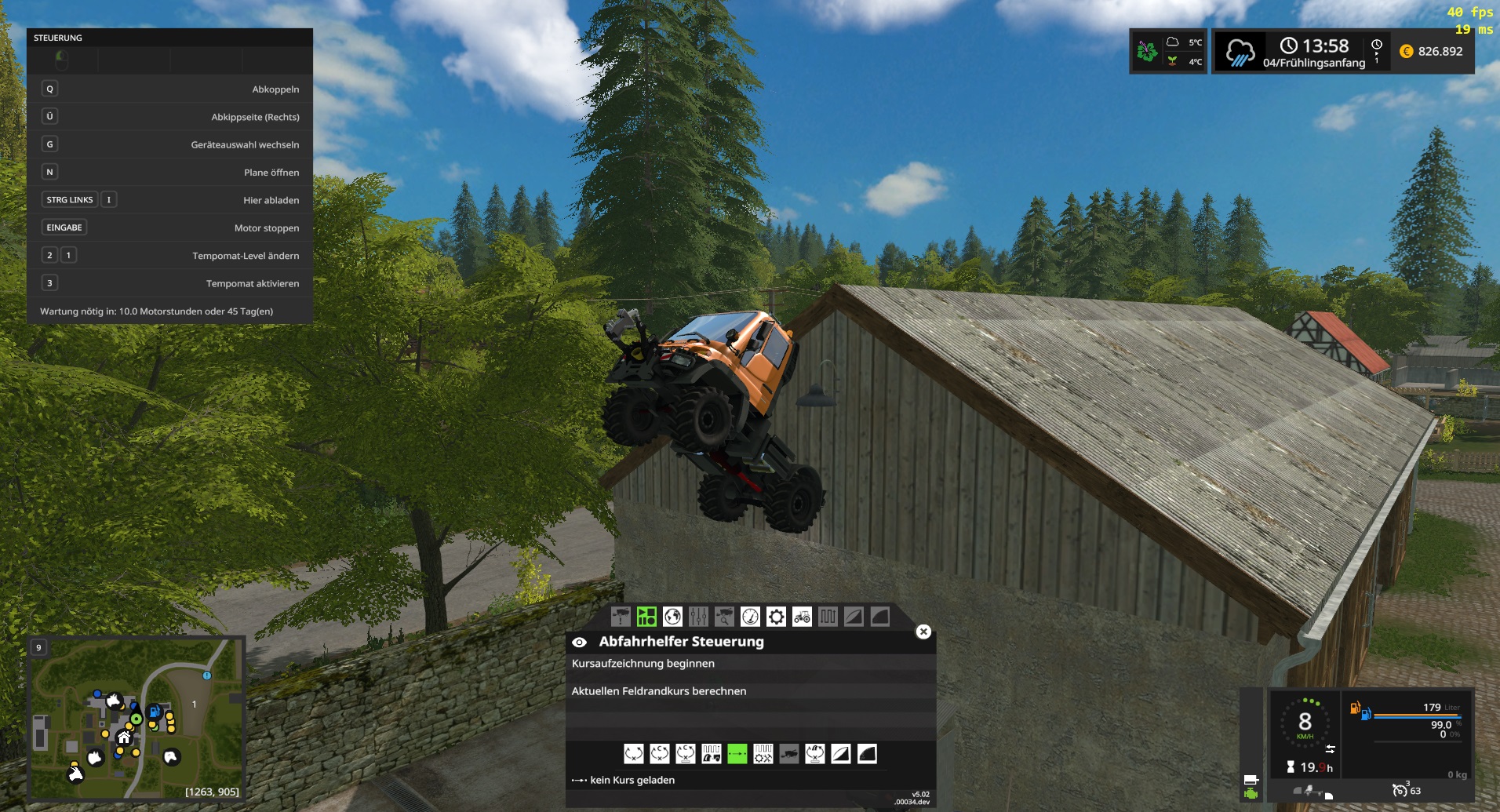Toggle the eye icon beside Abfahrhelfer Steuerung
Viewport: 1500px width, 812px height.
click(x=579, y=642)
